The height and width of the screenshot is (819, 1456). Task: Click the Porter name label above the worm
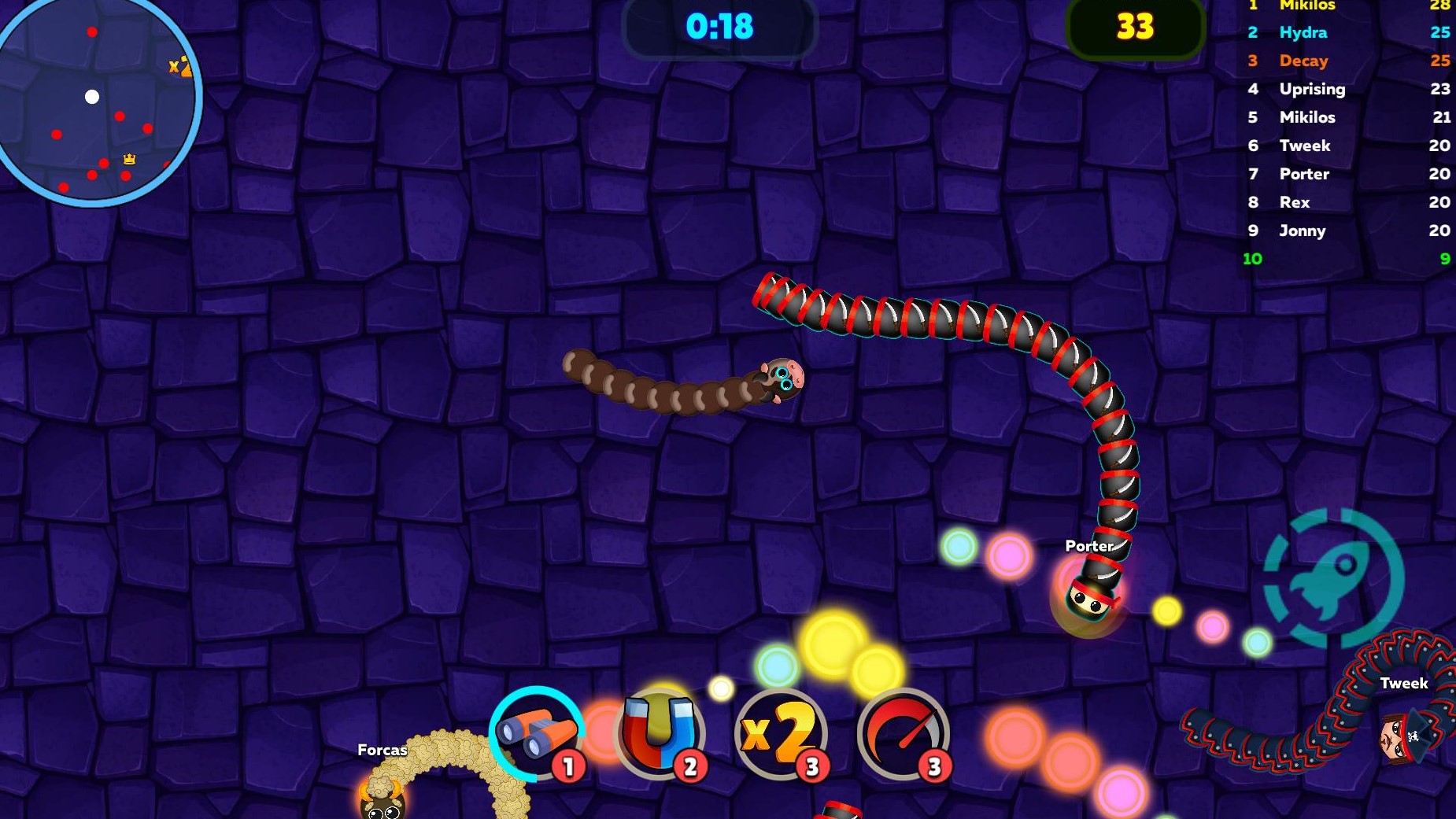pyautogui.click(x=1088, y=544)
